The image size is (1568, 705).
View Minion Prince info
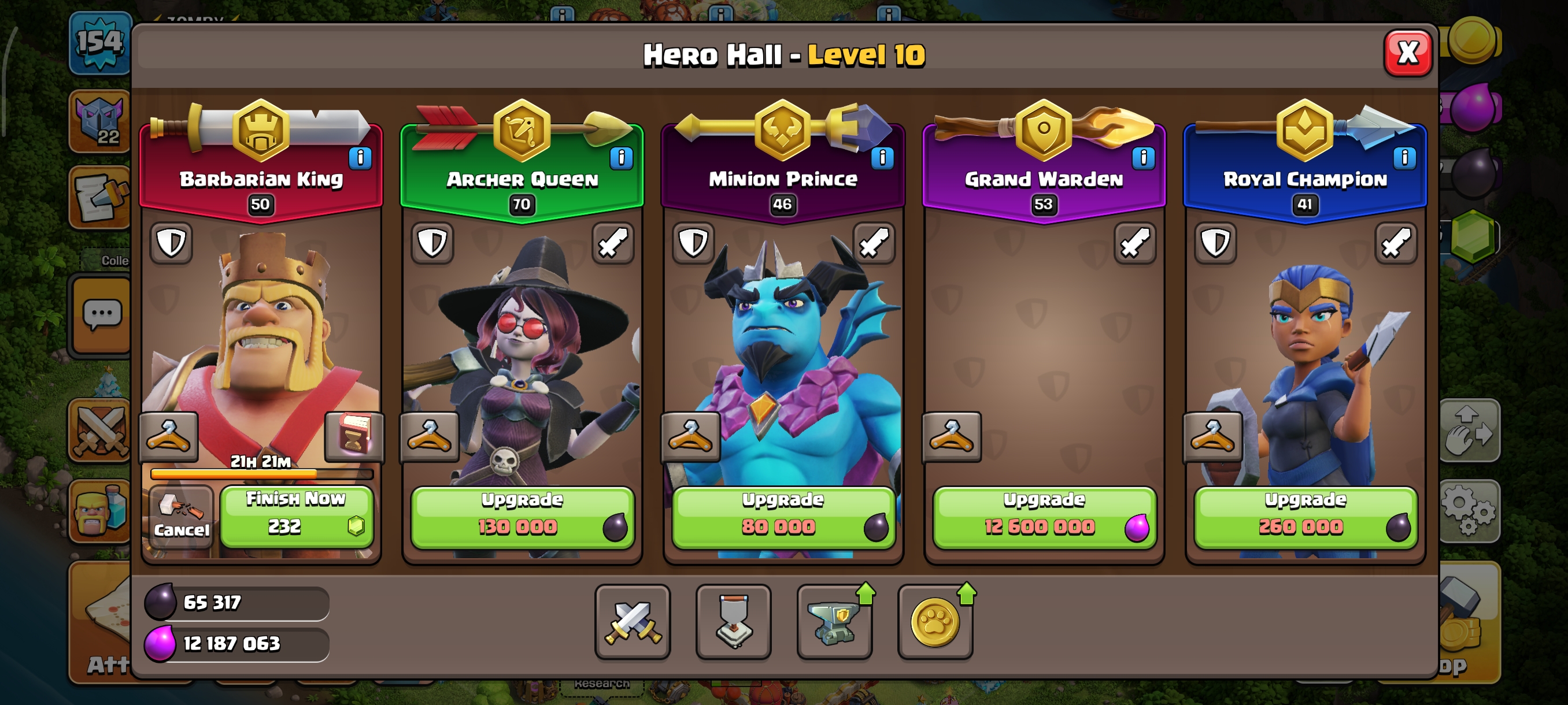click(882, 158)
